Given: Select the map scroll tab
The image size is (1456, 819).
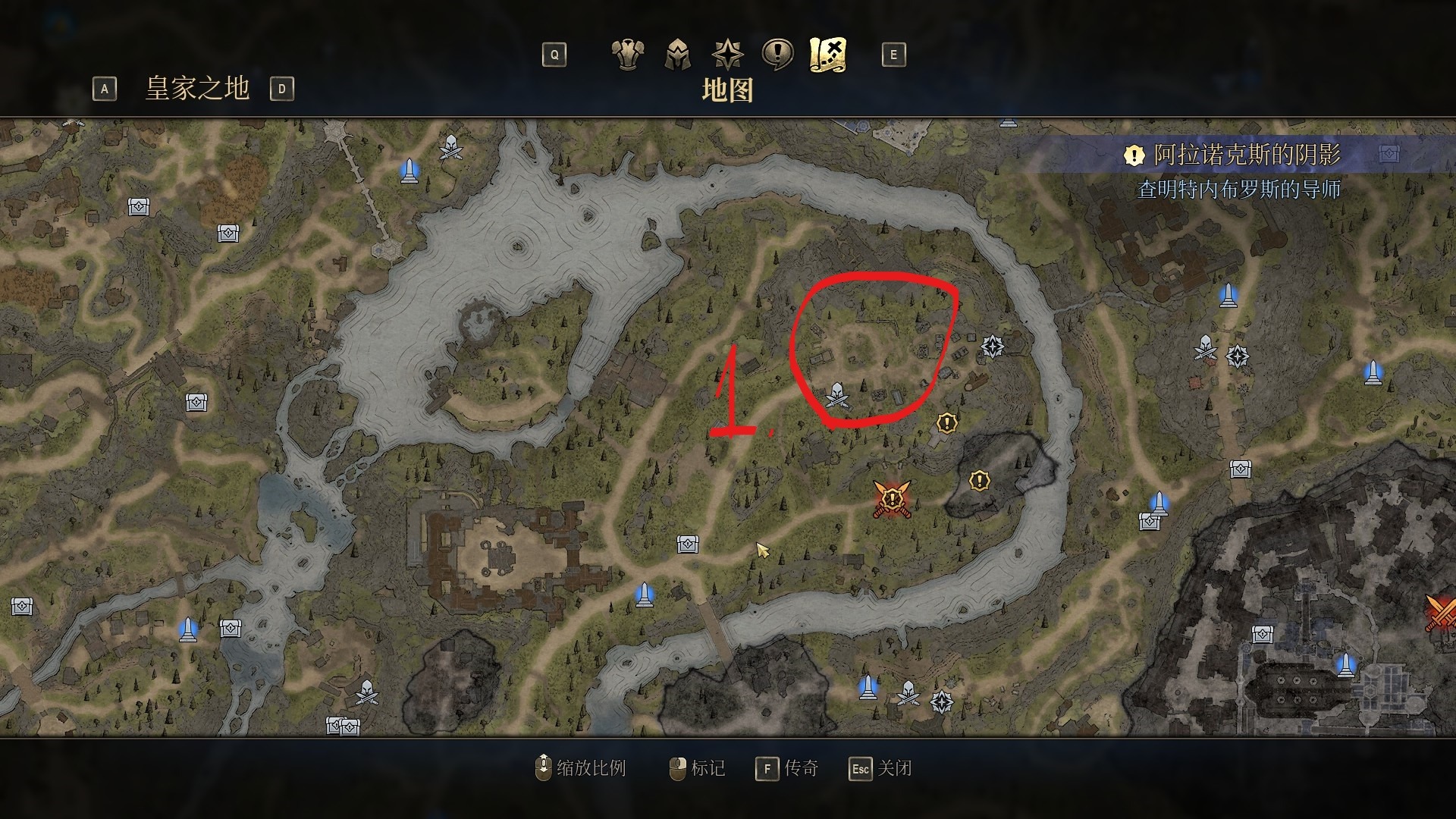Looking at the screenshot, I should pos(827,55).
